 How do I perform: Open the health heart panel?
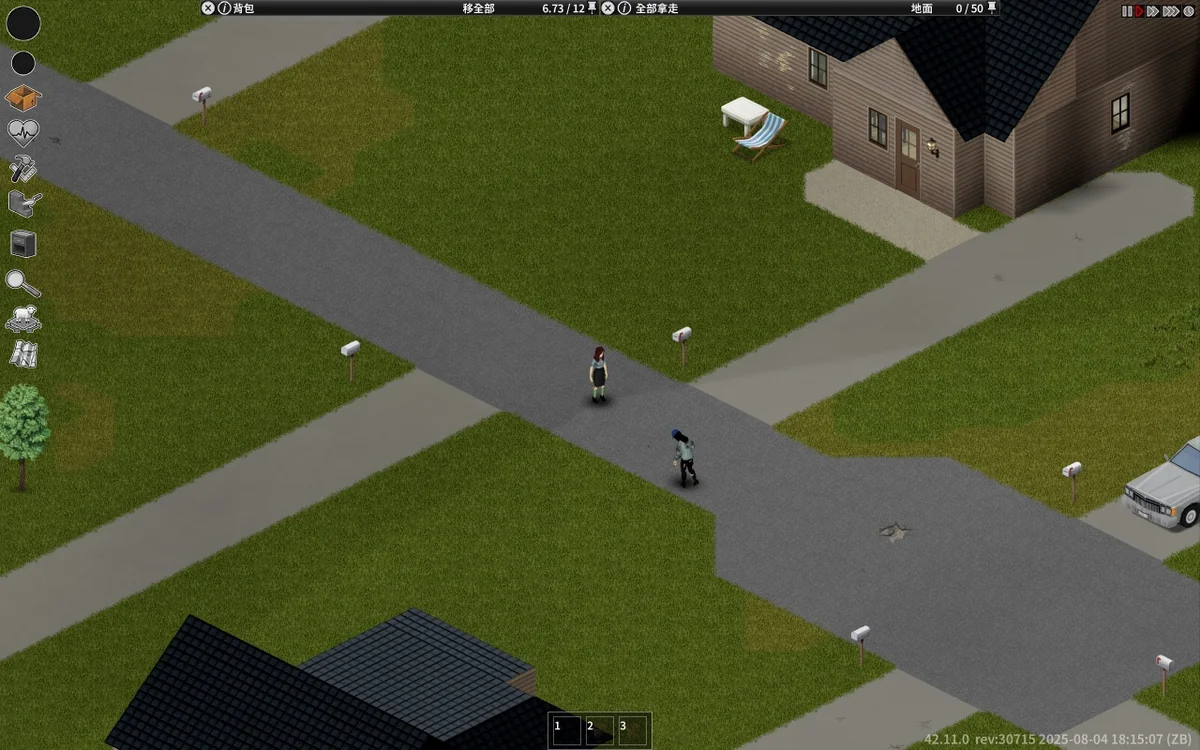pos(23,132)
